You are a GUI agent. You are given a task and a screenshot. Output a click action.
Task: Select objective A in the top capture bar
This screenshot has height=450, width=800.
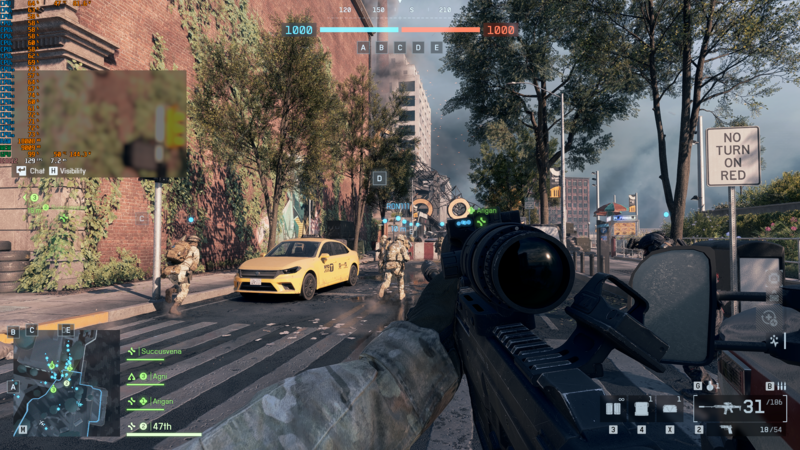point(363,47)
